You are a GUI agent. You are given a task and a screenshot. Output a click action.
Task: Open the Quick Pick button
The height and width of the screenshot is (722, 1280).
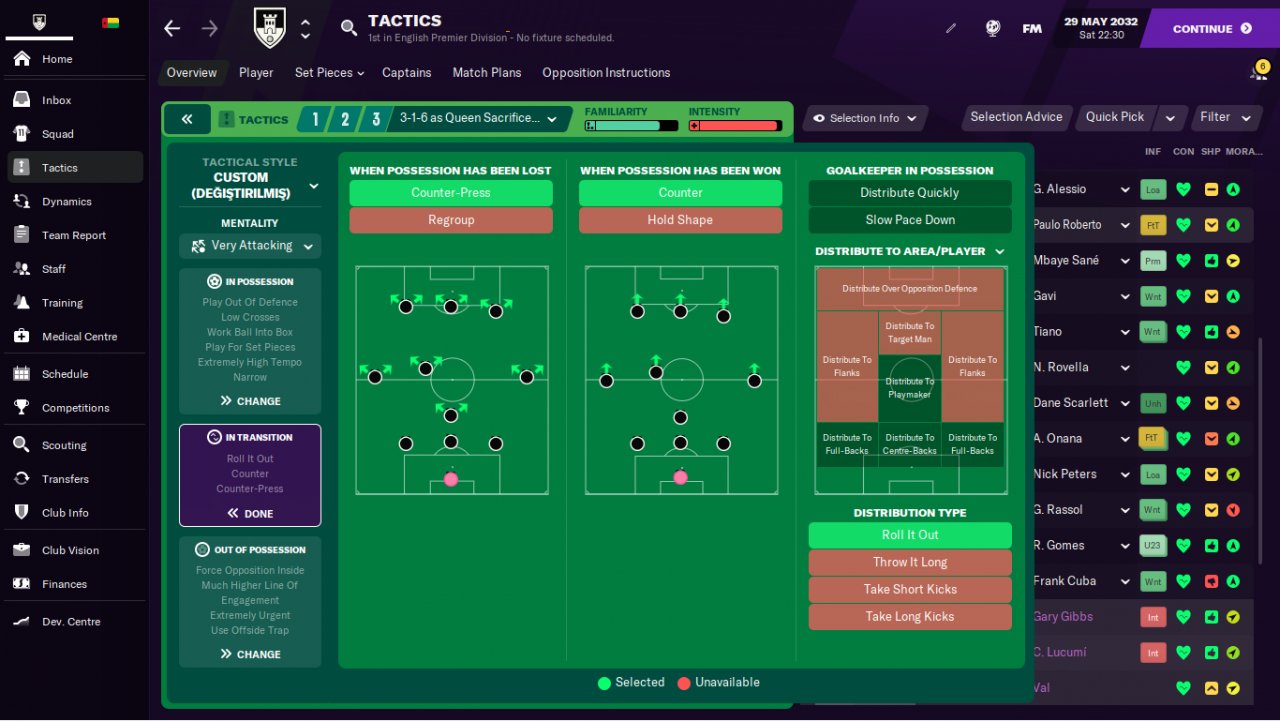coord(1115,117)
